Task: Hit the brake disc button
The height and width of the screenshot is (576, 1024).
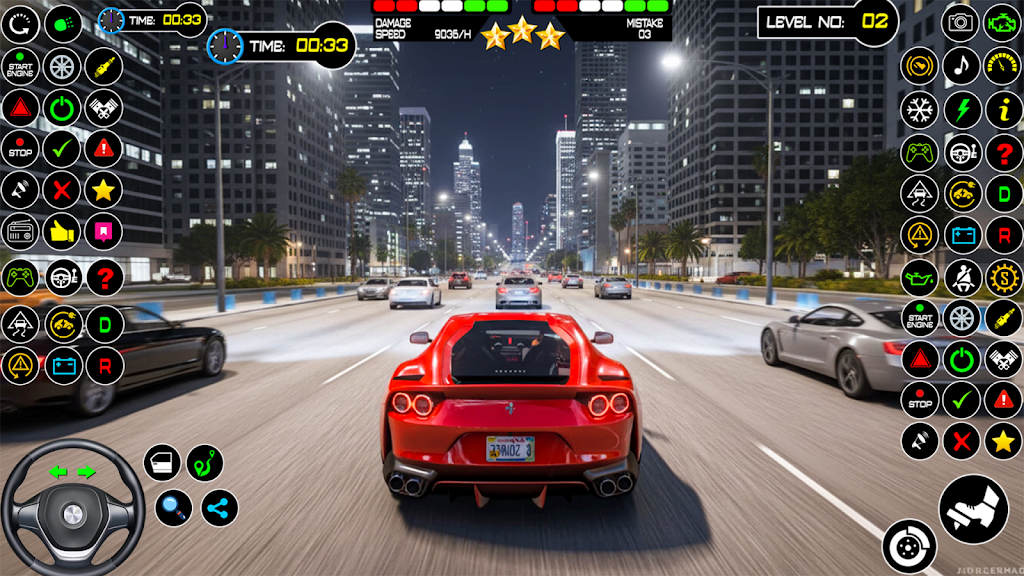Action: pos(909,547)
